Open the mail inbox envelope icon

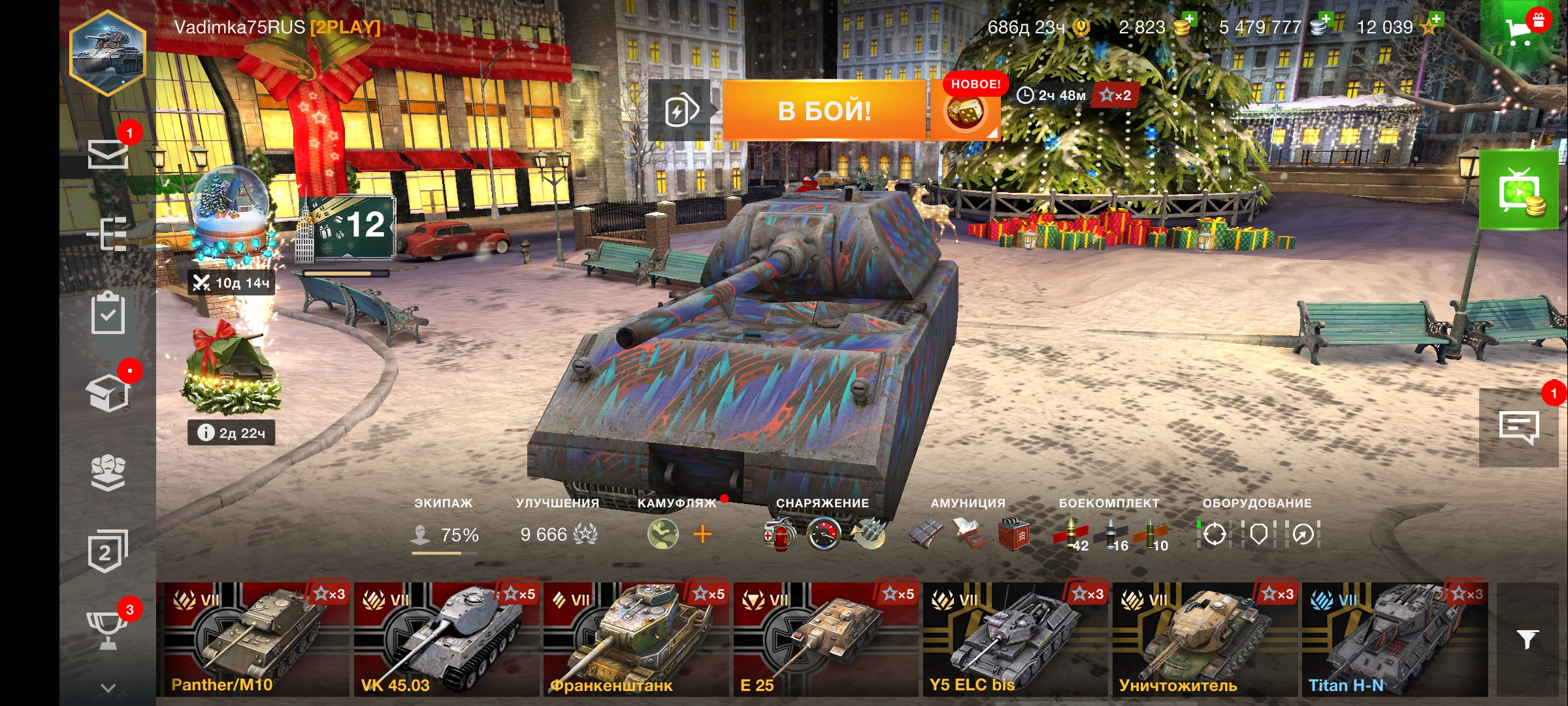(108, 154)
